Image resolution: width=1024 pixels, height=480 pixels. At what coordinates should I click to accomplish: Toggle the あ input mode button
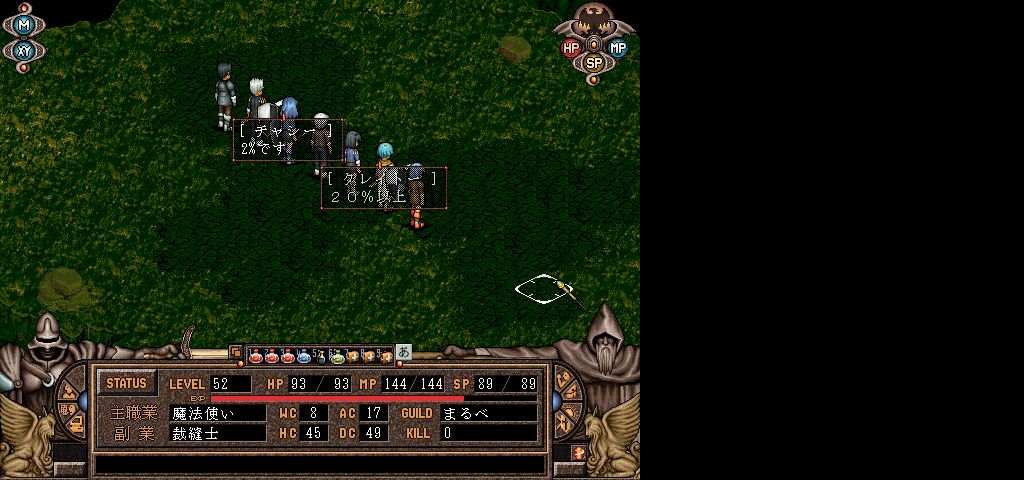pyautogui.click(x=404, y=352)
